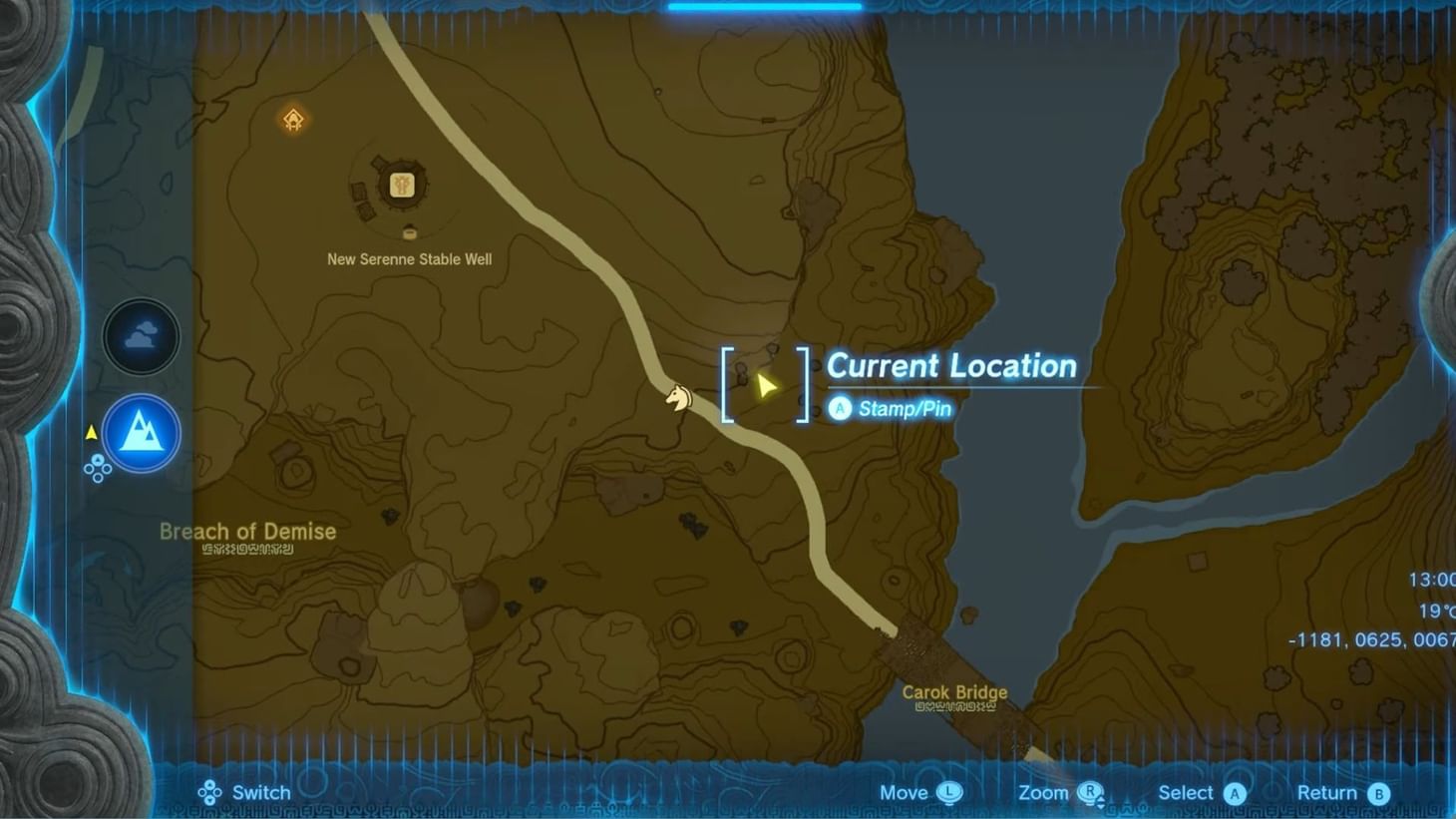The image size is (1456, 819).
Task: Click the well icon below the stable marker
Action: coord(409,233)
